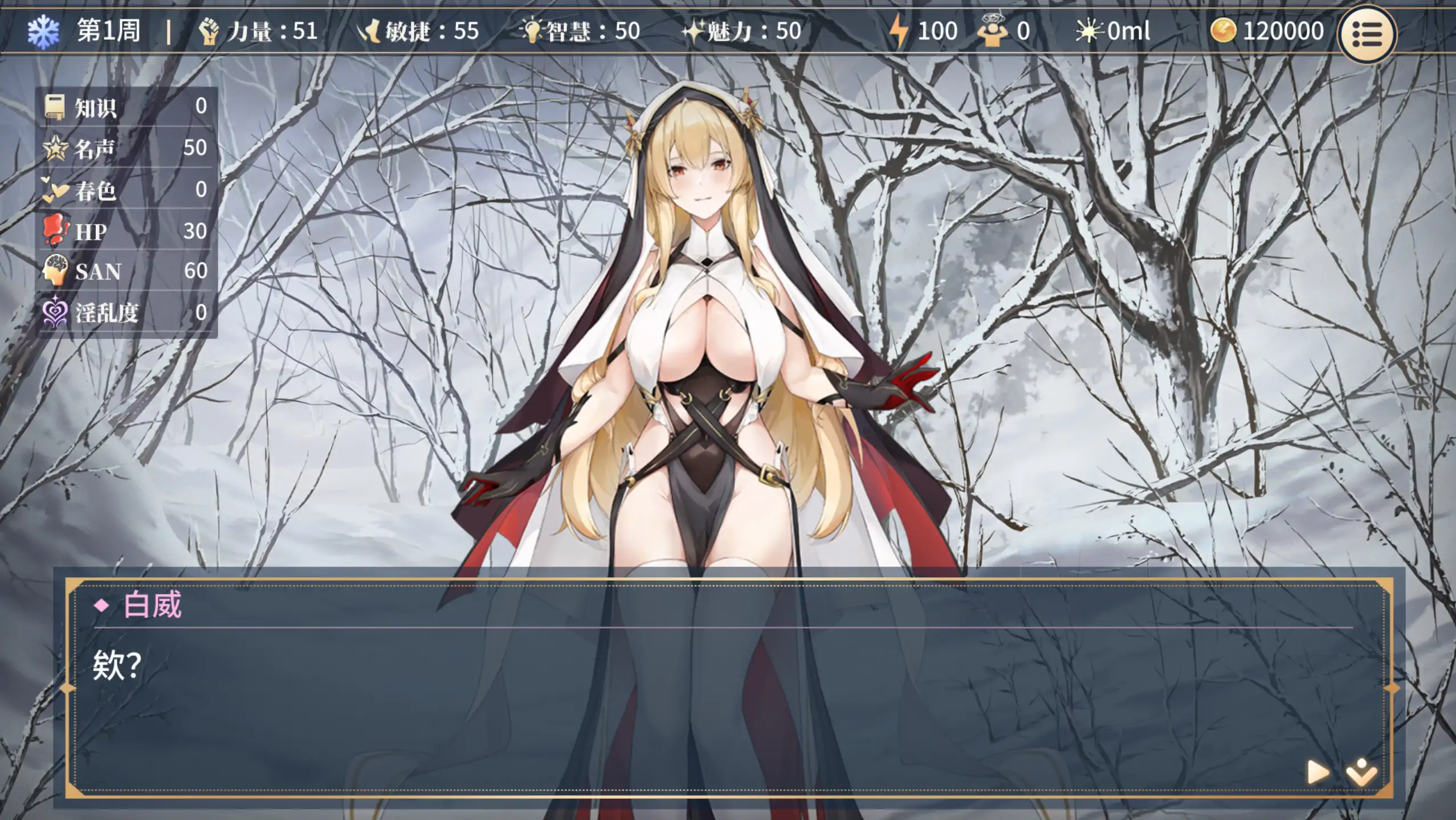Click the 淫乱度 heart icon
The height and width of the screenshot is (820, 1456).
55,313
